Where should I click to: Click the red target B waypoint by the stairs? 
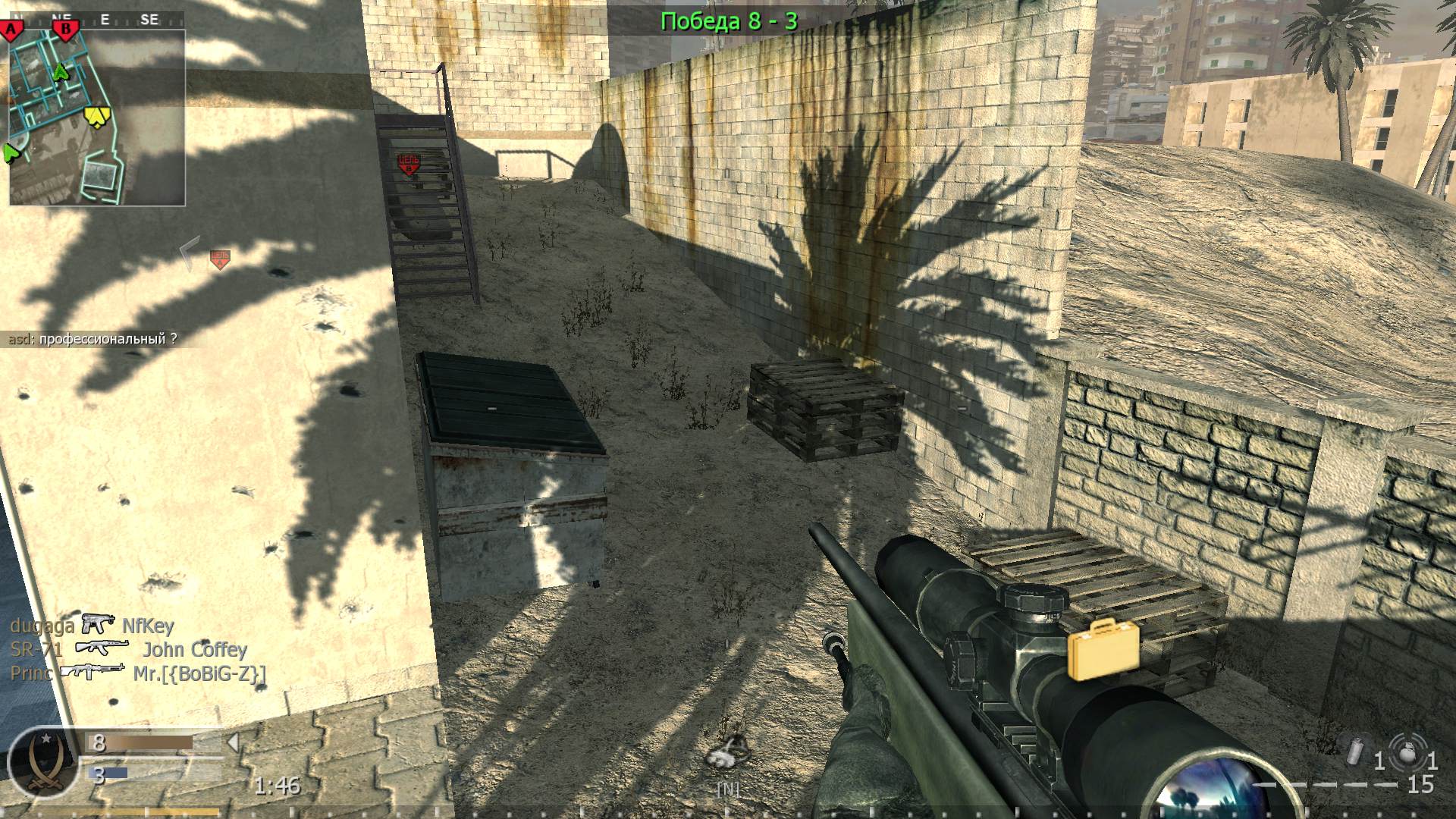tap(409, 165)
